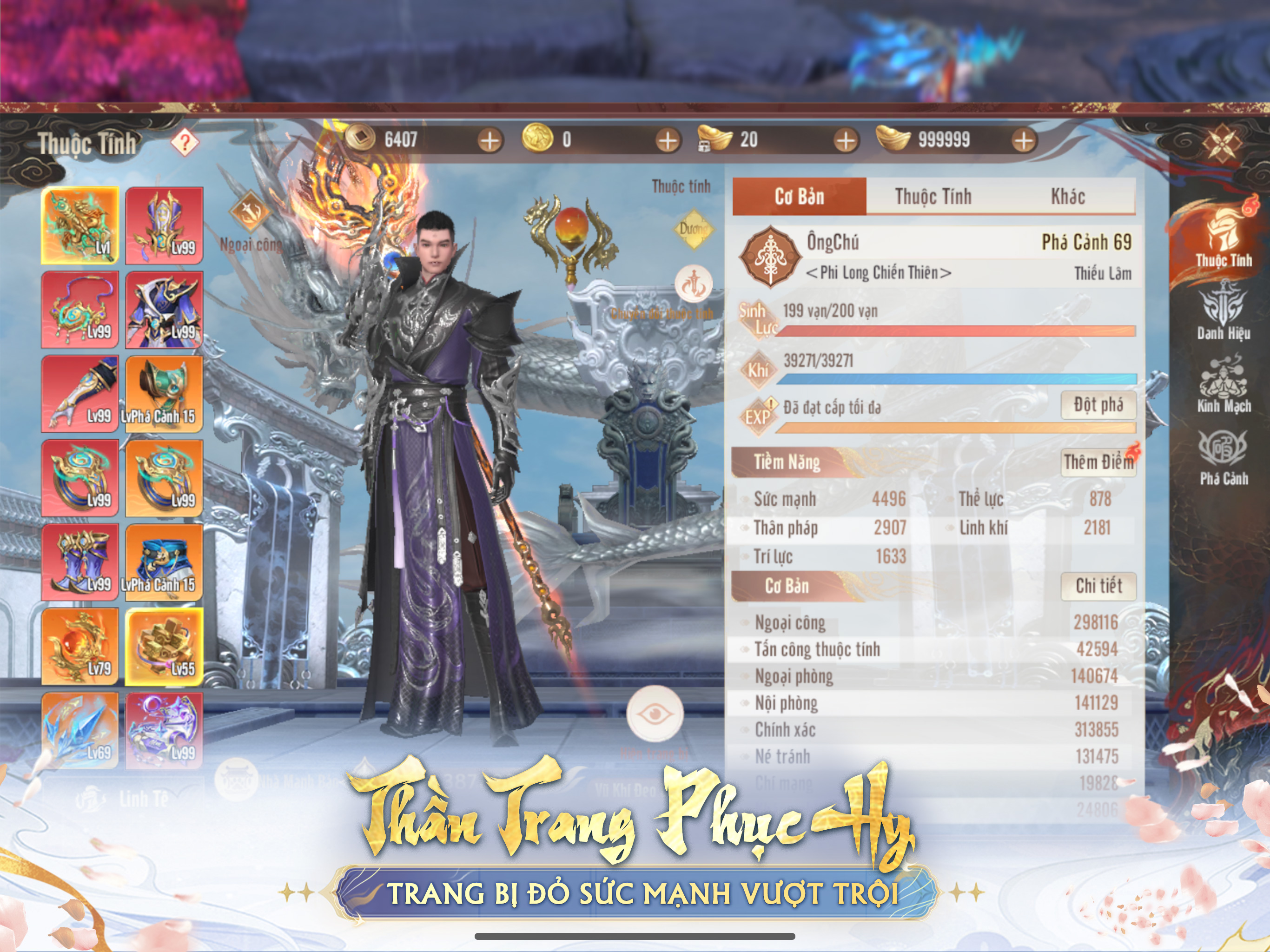The height and width of the screenshot is (952, 1270).
Task: Select the Cơ Bản tab
Action: (x=799, y=196)
